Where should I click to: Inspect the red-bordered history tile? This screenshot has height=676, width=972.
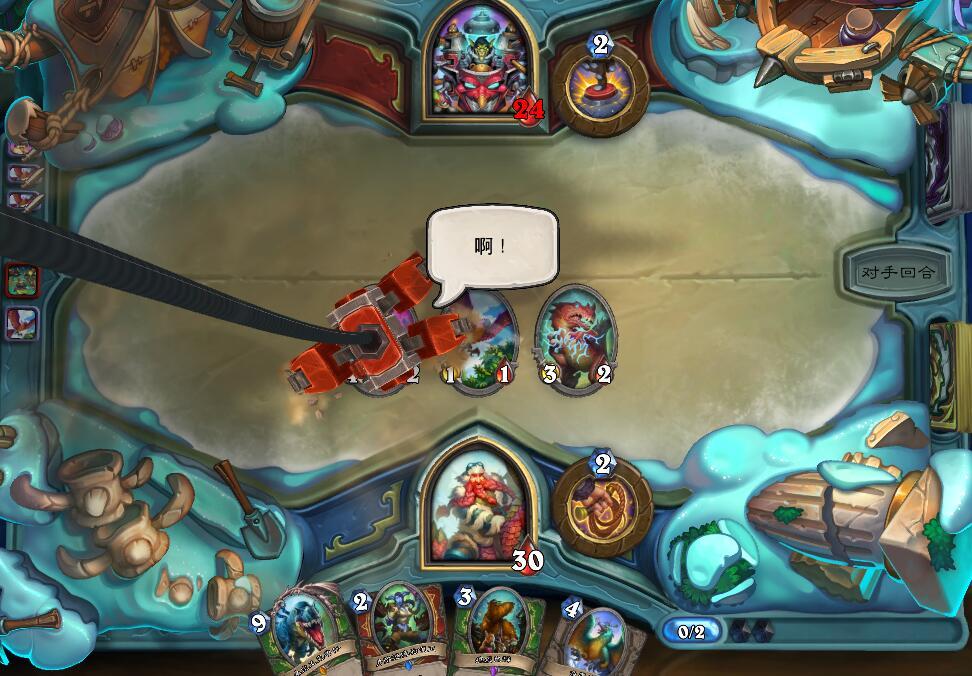22,281
